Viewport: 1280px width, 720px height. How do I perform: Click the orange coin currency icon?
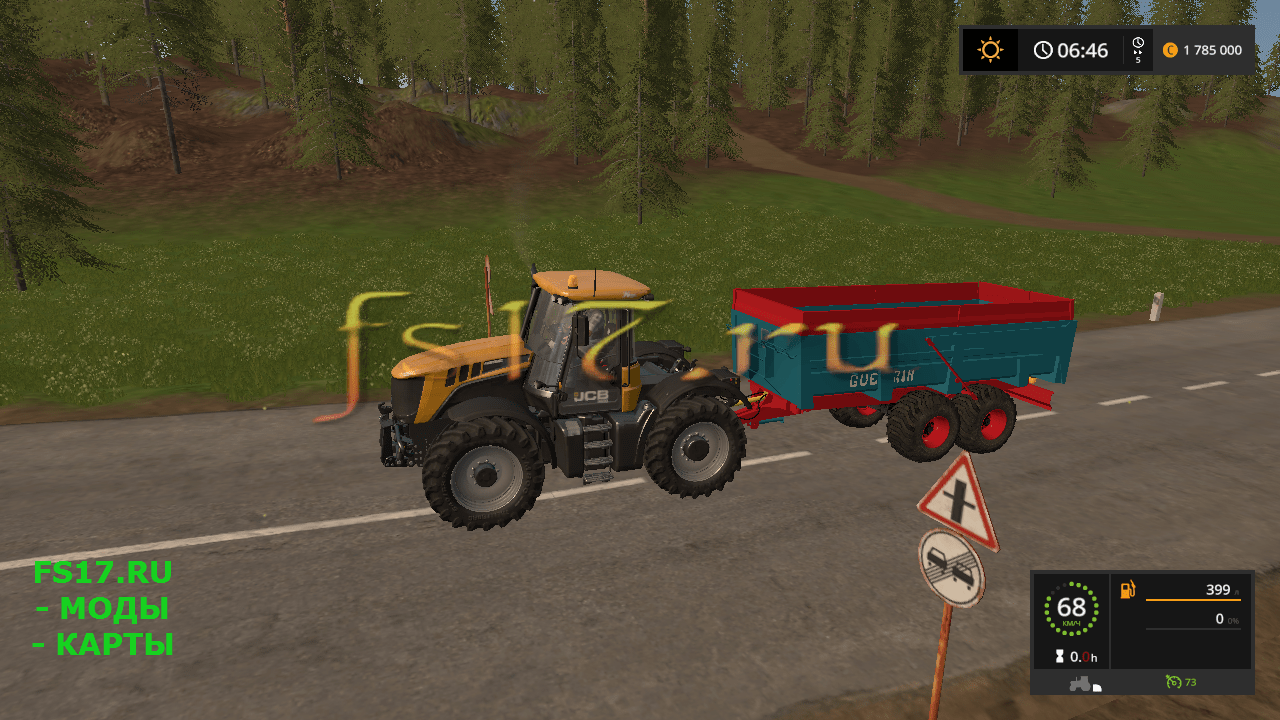(x=1168, y=49)
